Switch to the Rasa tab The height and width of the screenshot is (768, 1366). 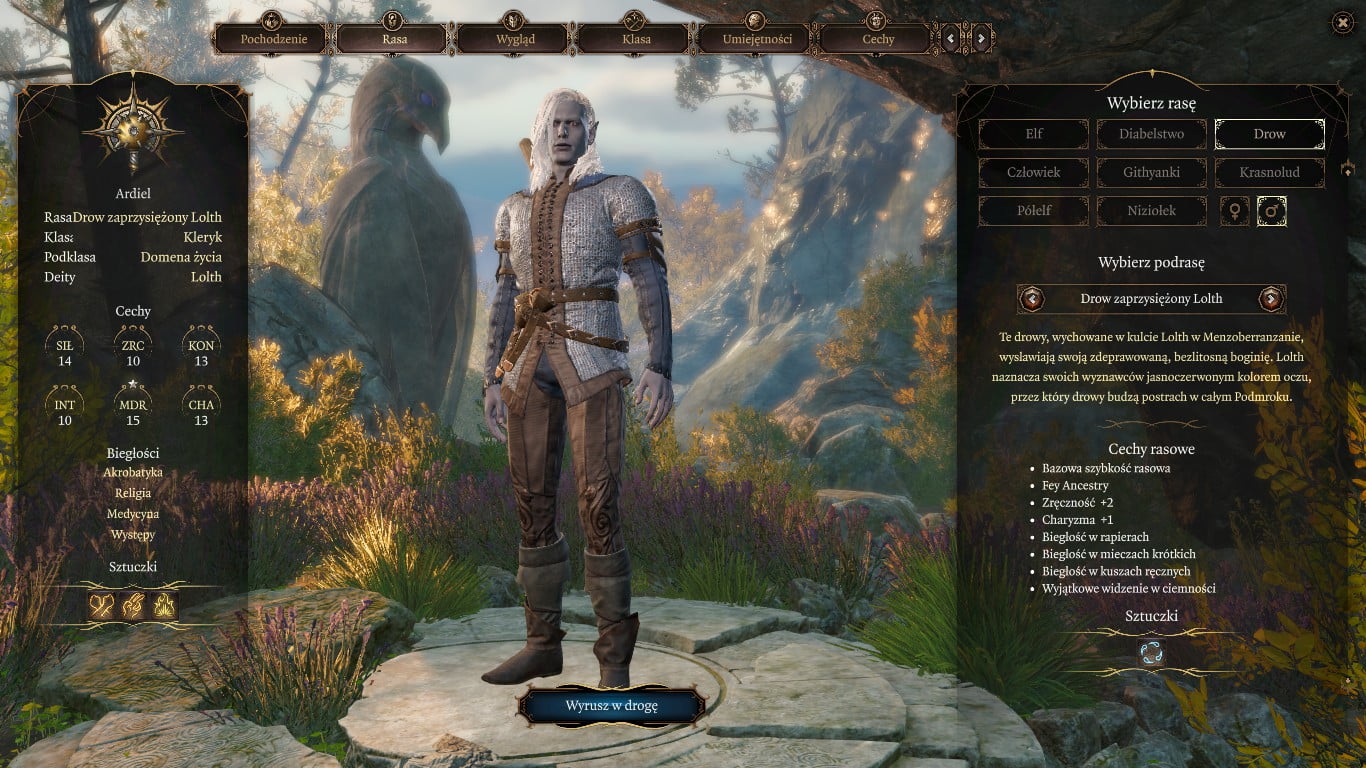393,39
